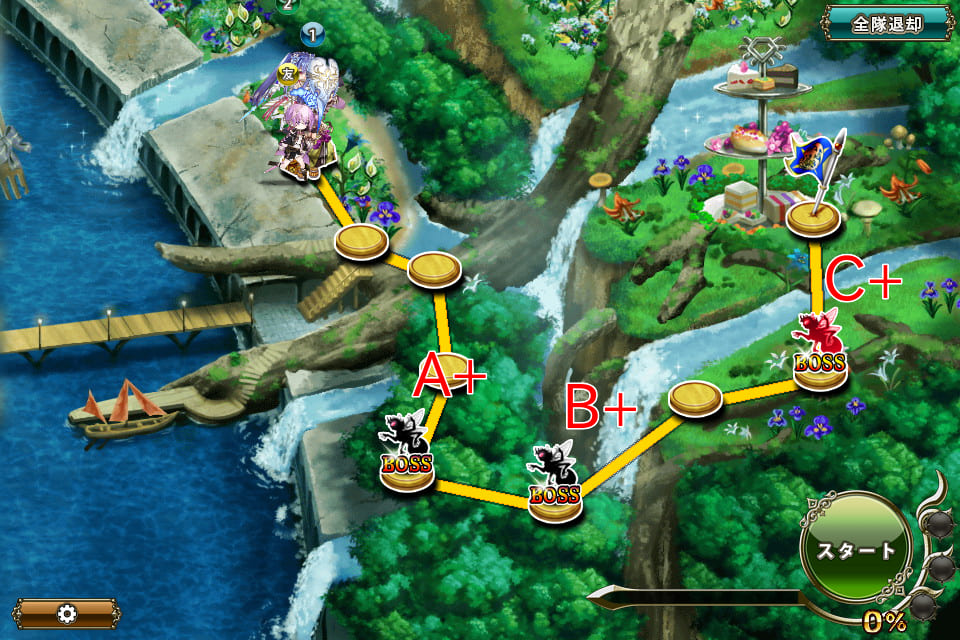Open settings with the gear button
Image resolution: width=960 pixels, height=640 pixels.
click(x=67, y=613)
